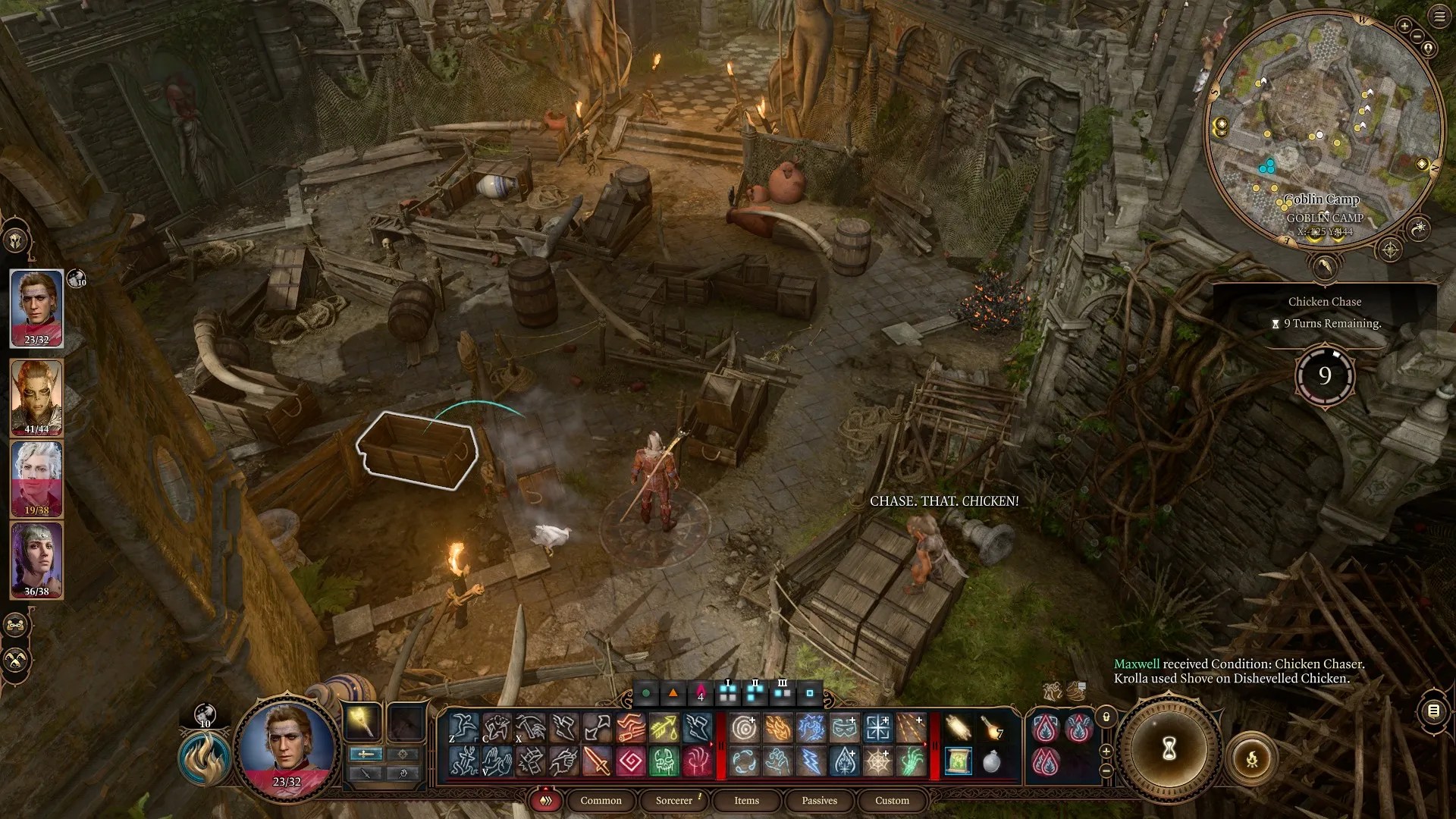
Task: Select the white-haired companion portrait
Action: (x=36, y=478)
